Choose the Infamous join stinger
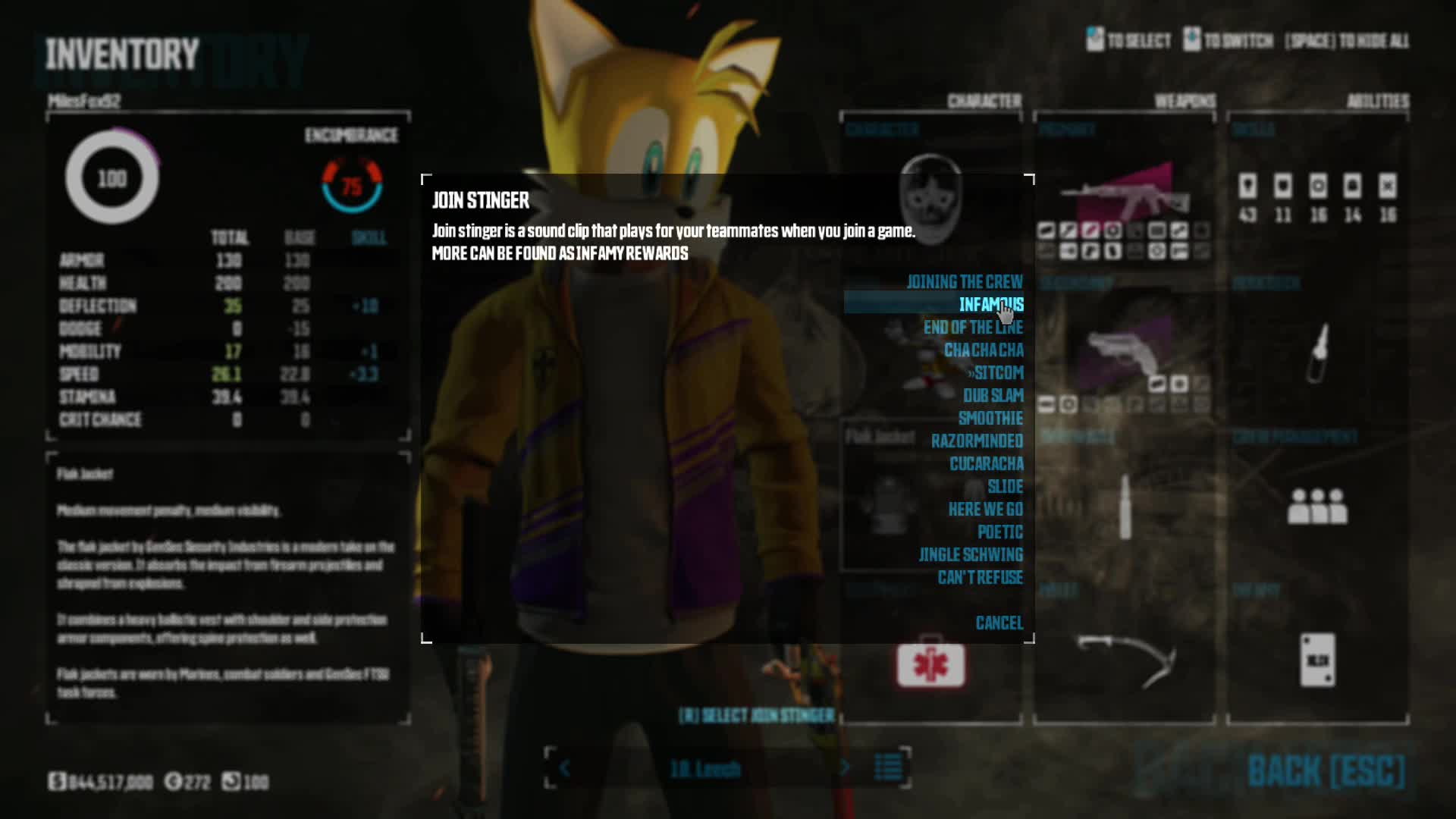The image size is (1456, 819). pyautogui.click(x=990, y=305)
